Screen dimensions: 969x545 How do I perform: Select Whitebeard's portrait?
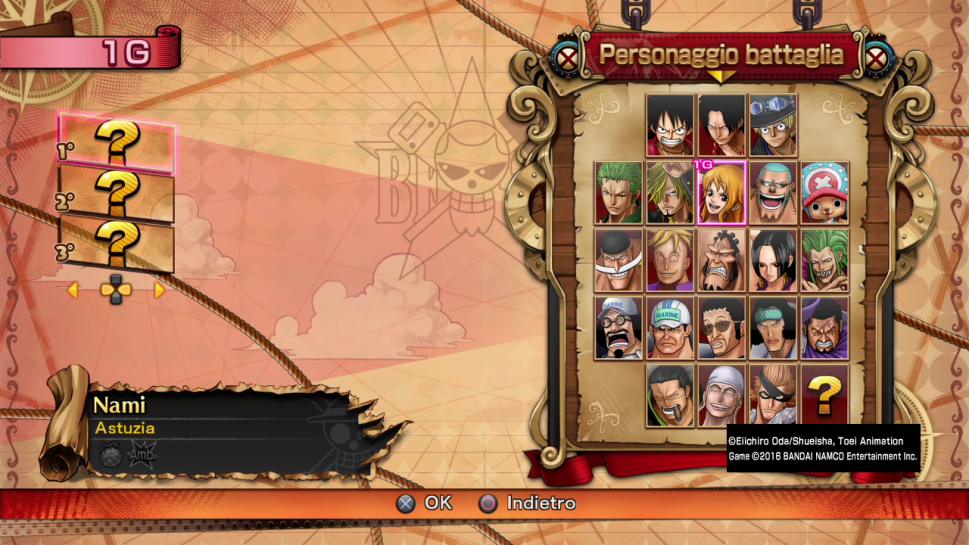619,260
